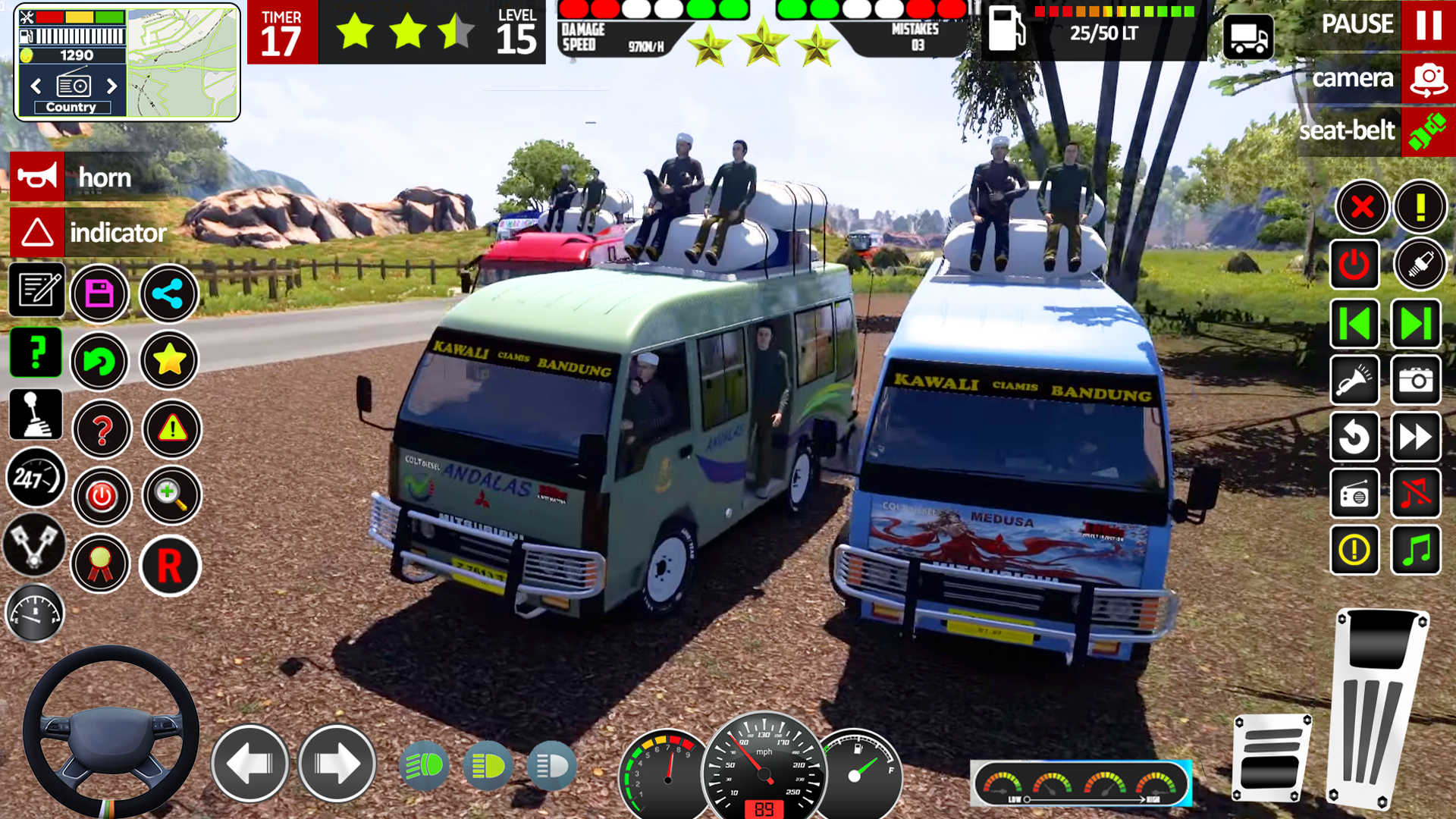The width and height of the screenshot is (1456, 819).
Task: Select the gear shifter icon
Action: (x=35, y=414)
